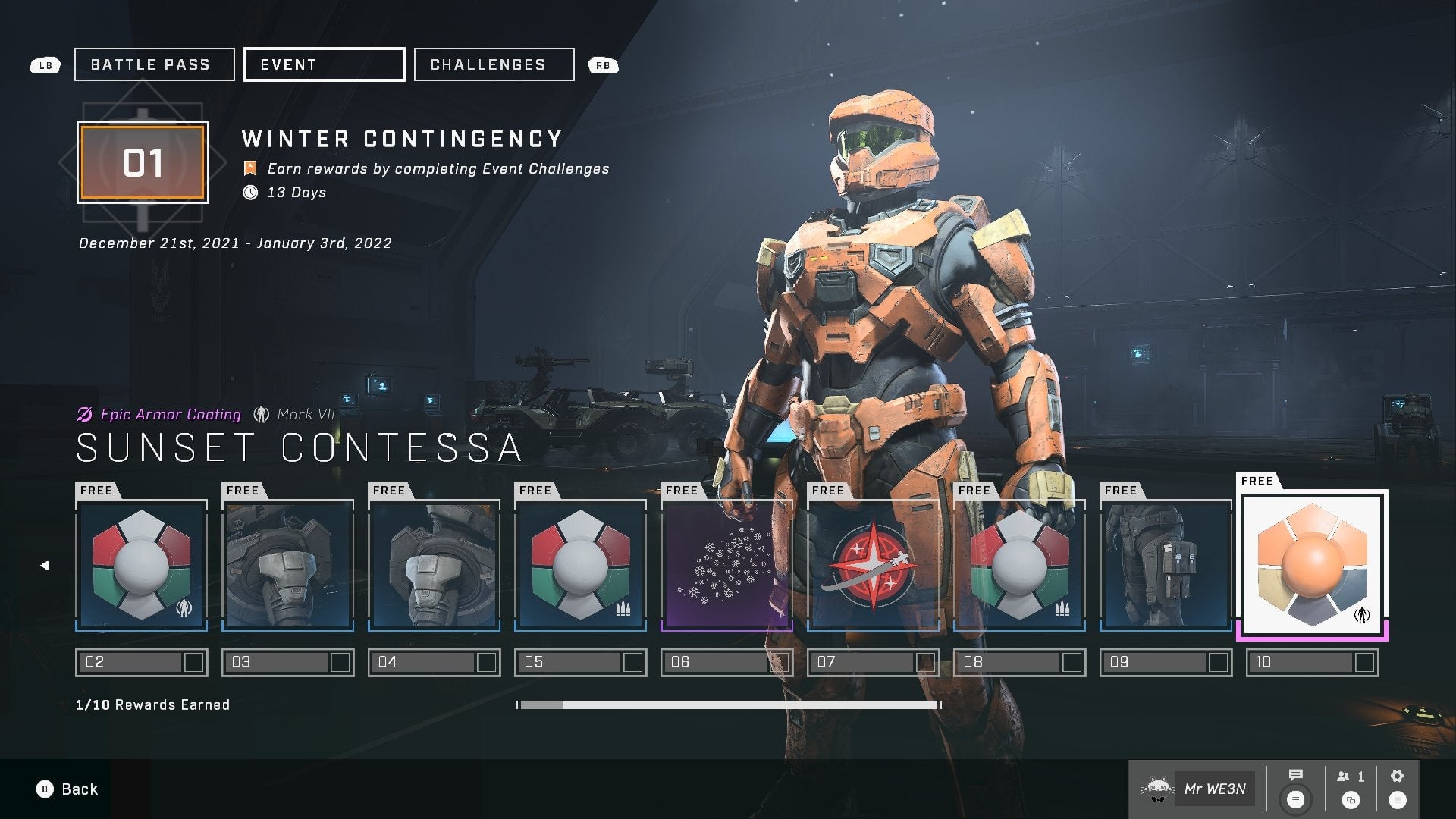Click the clock icon beside 13 Days

250,193
